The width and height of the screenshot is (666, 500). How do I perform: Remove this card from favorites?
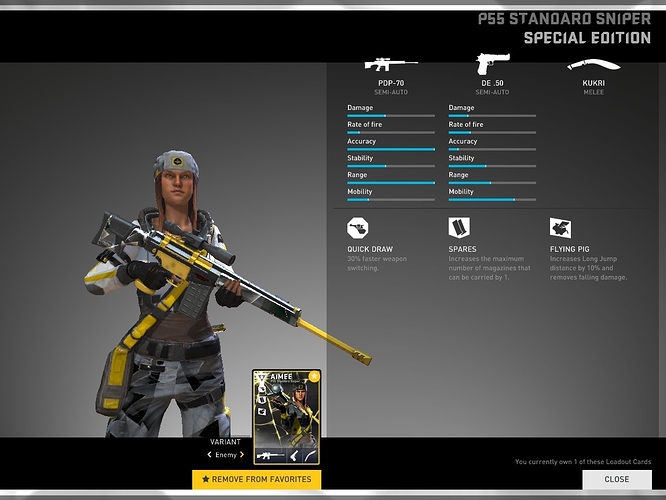pyautogui.click(x=256, y=480)
